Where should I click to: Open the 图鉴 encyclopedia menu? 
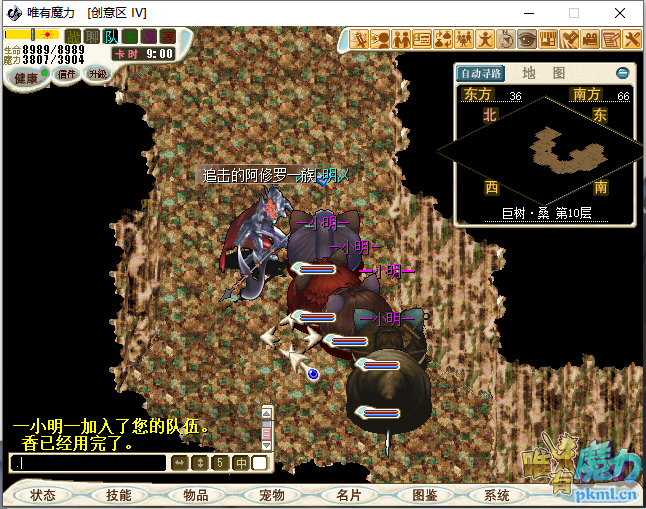tap(423, 495)
